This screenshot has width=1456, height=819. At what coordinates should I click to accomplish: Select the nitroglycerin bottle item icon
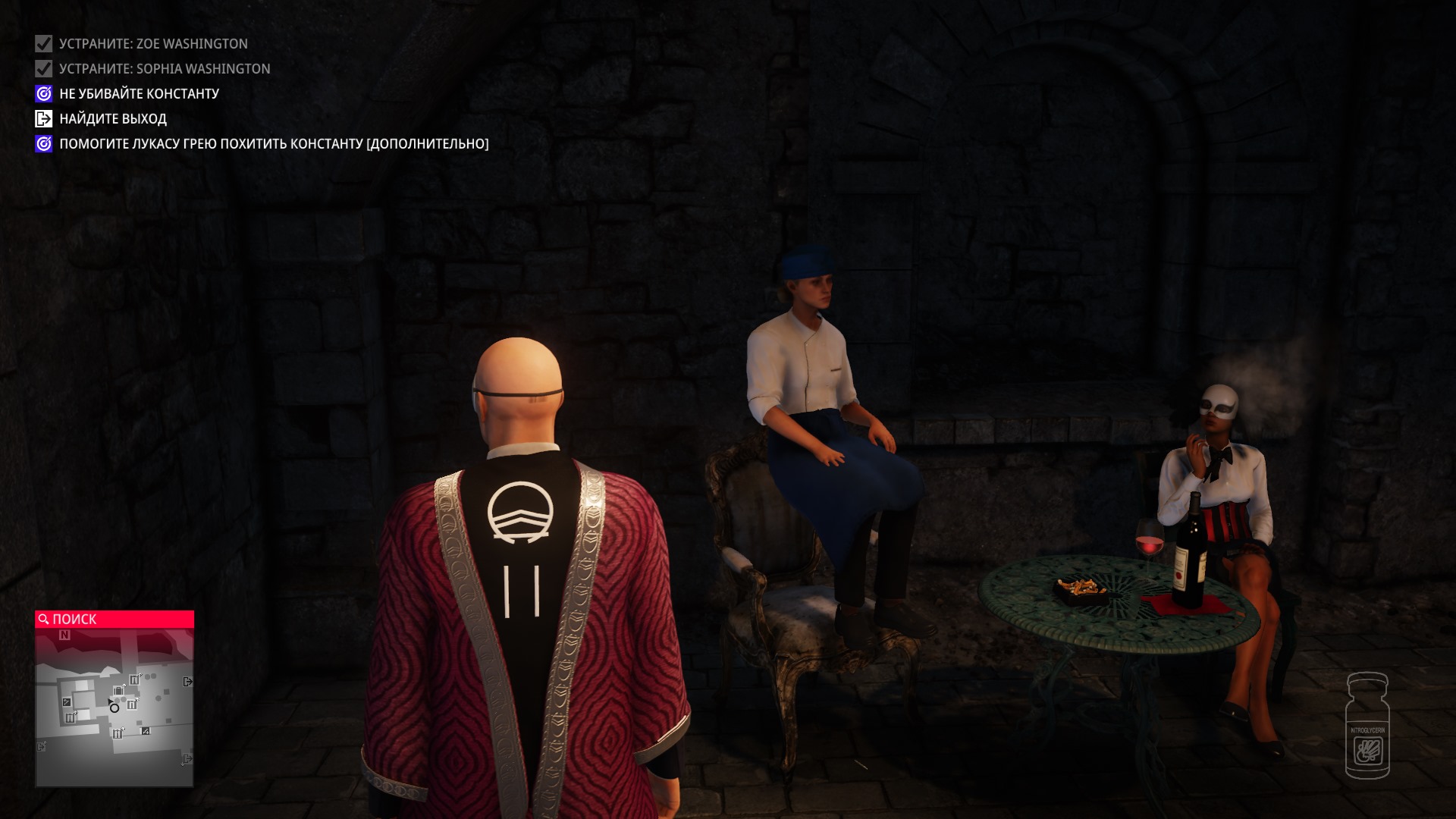tap(1367, 726)
